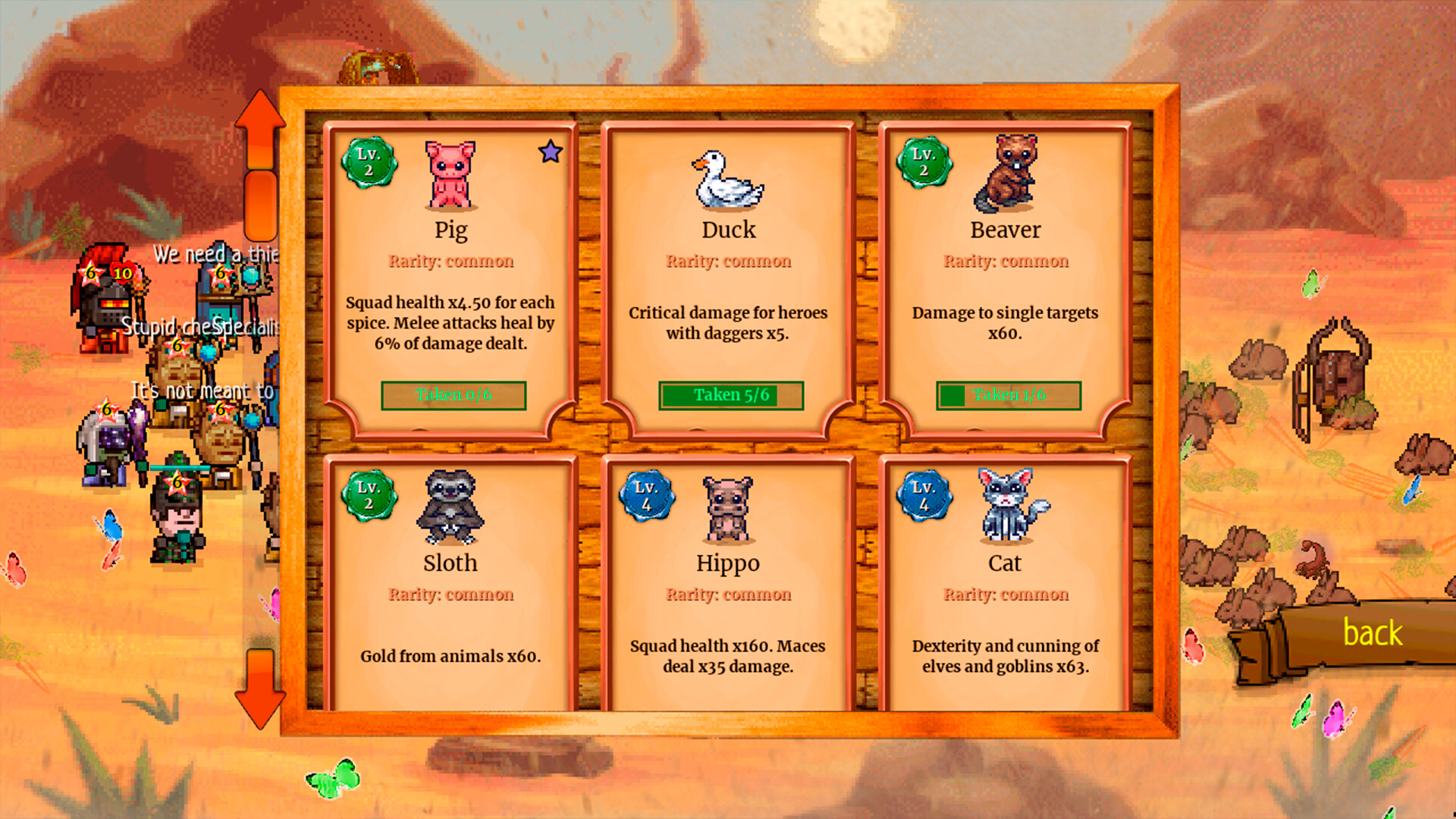Select the Hippo pet card

point(728,599)
